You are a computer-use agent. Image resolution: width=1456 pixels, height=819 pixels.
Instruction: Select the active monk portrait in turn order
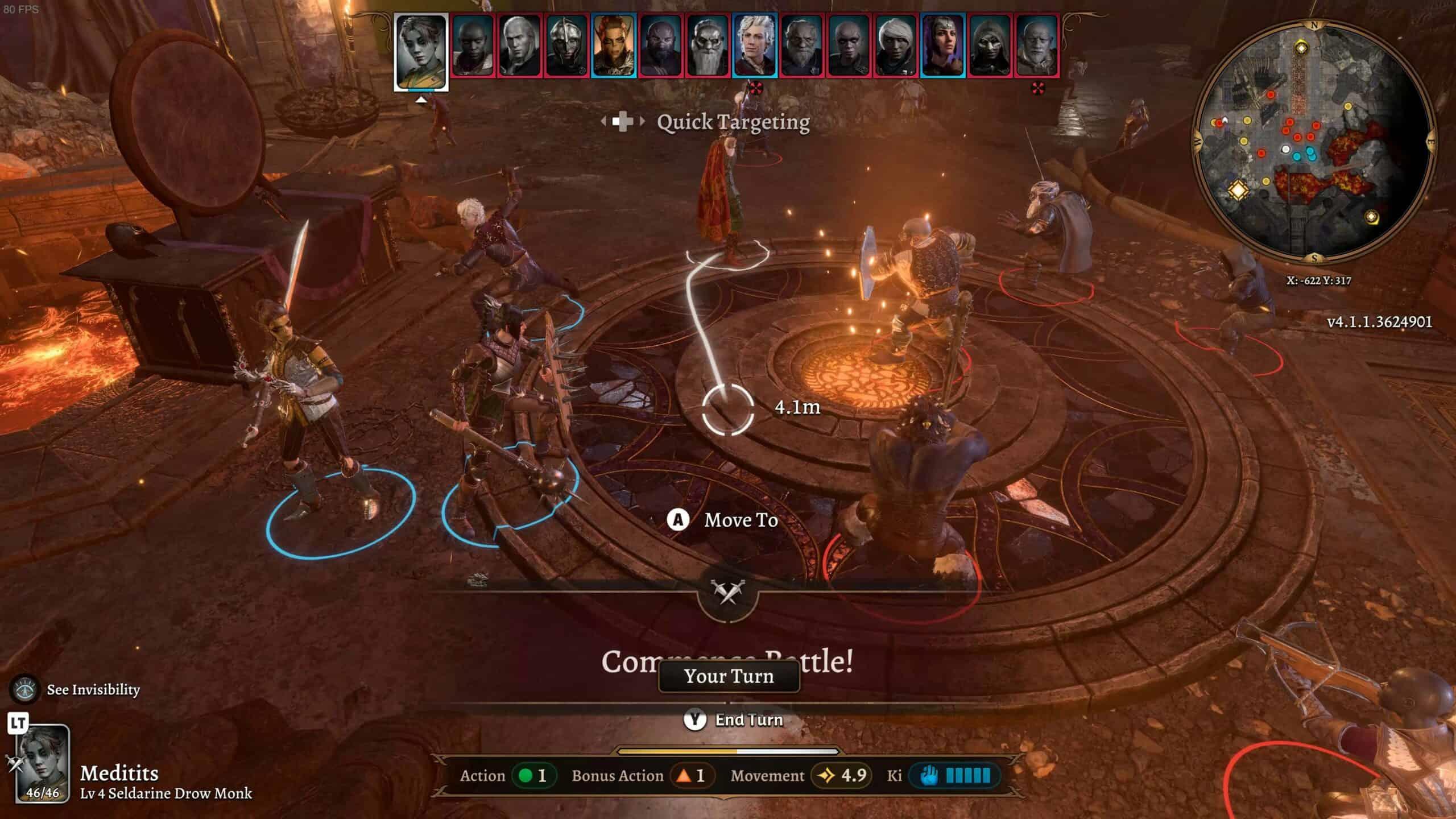tap(421, 50)
